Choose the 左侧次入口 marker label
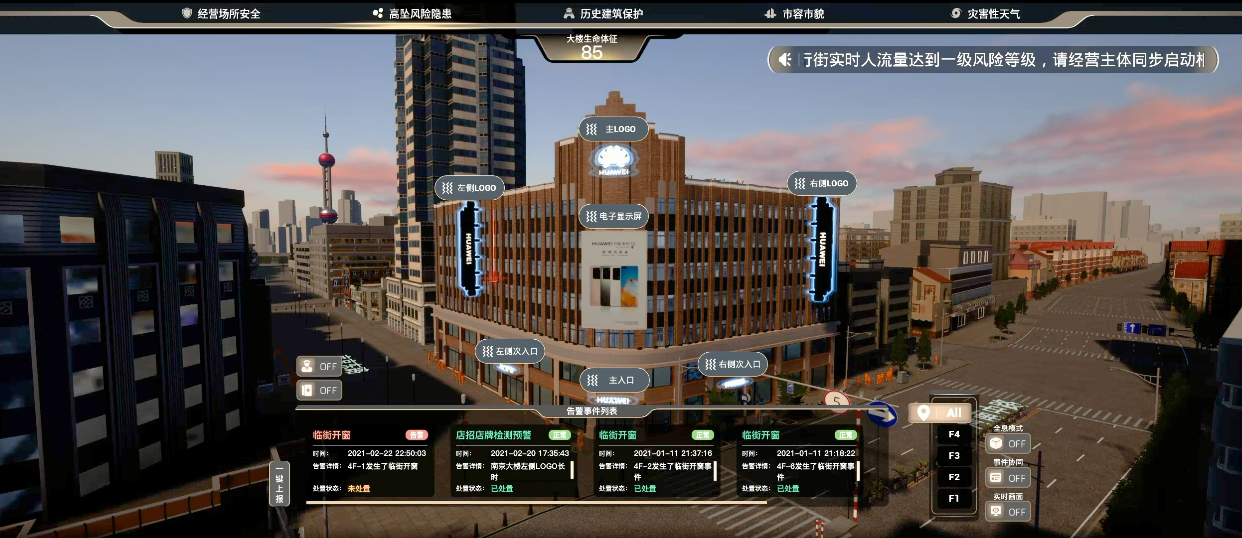This screenshot has width=1242, height=538. (x=510, y=350)
